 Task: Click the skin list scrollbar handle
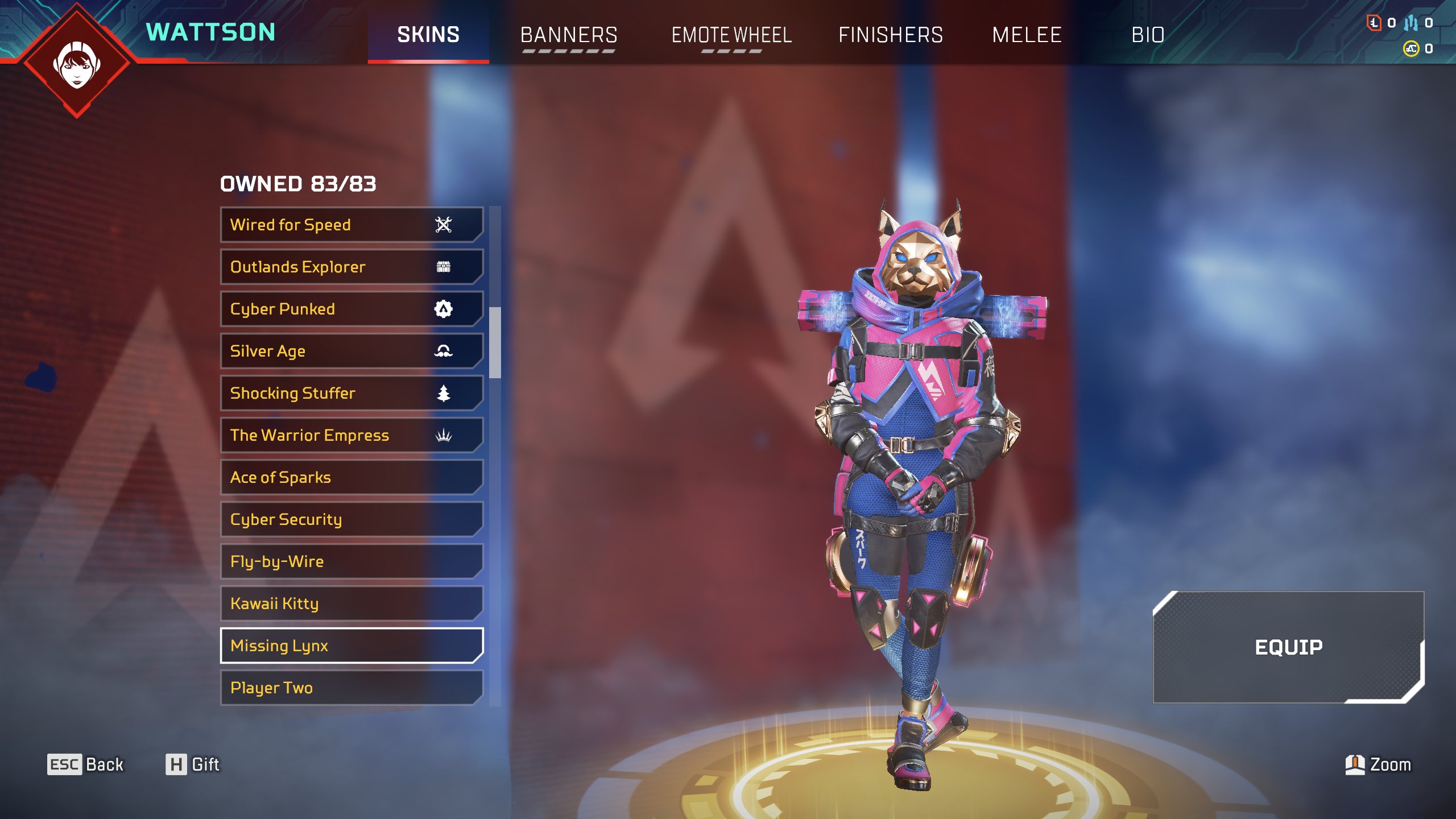(495, 342)
